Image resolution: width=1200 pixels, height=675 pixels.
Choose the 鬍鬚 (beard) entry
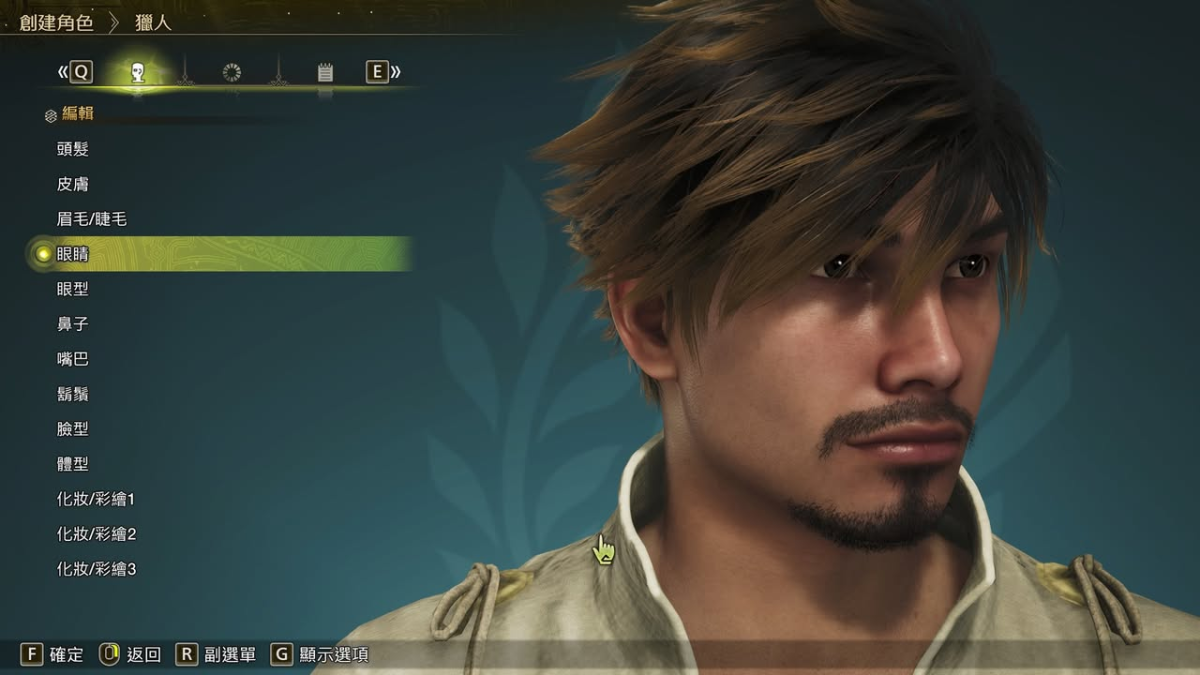[x=73, y=394]
